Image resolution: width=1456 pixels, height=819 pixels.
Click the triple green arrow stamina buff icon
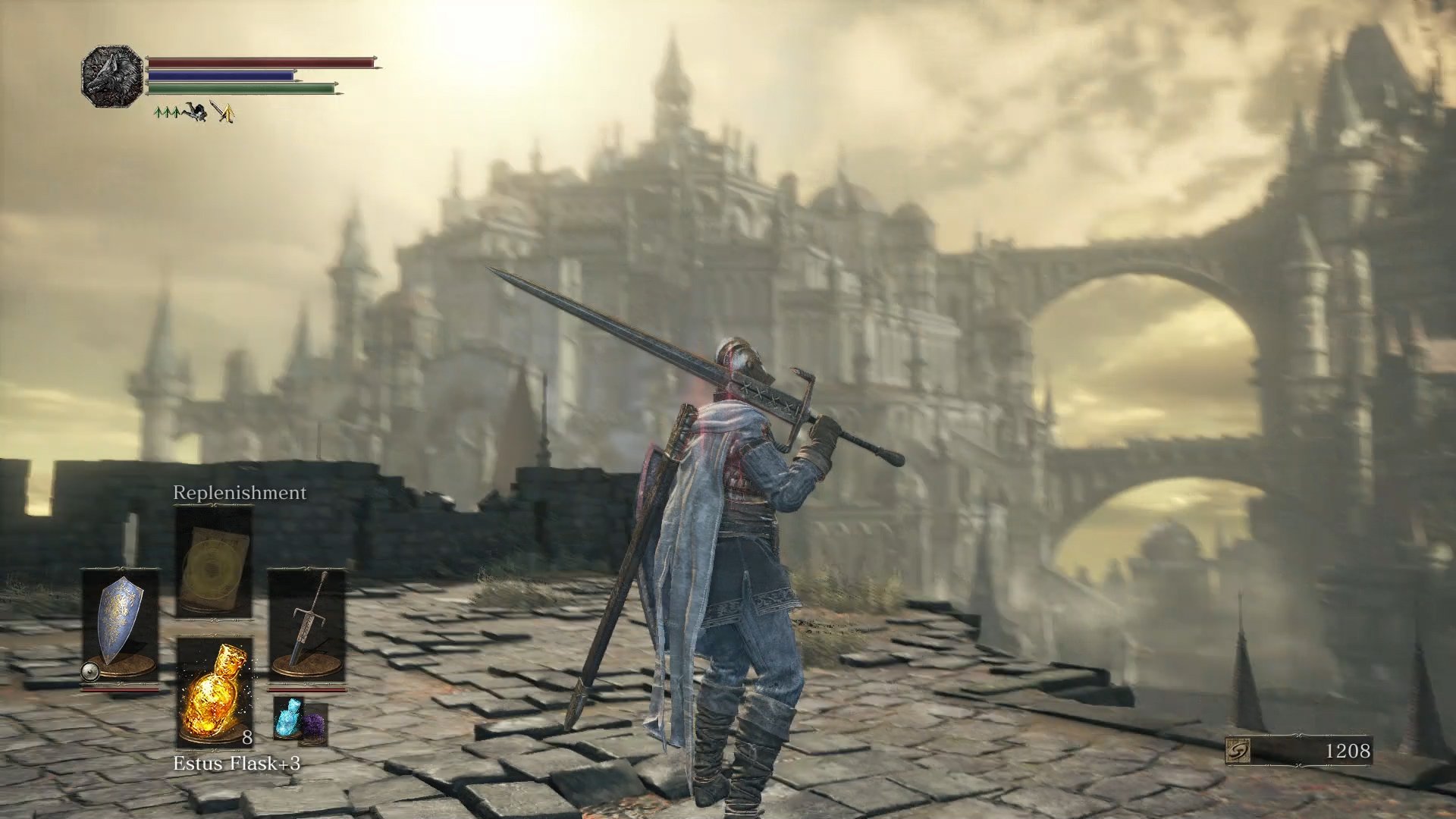166,112
